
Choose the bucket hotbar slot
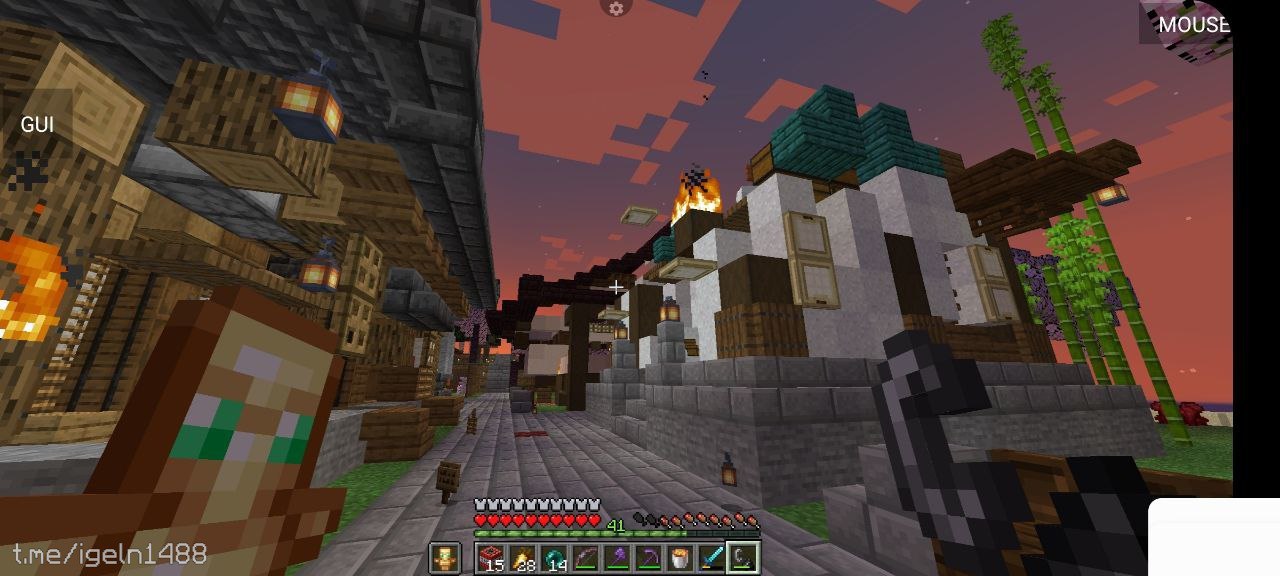[x=680, y=558]
